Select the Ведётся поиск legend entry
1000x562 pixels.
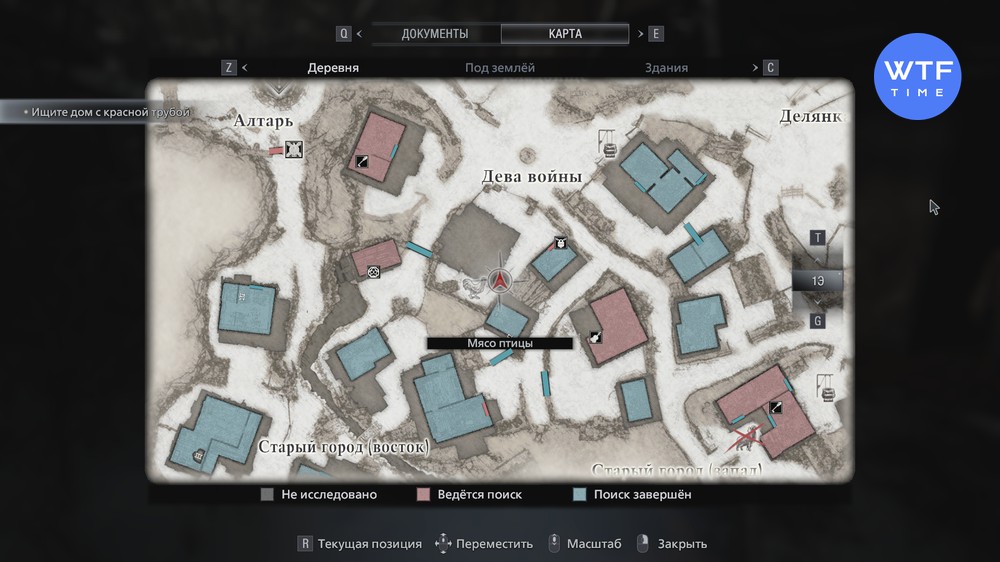(470, 494)
